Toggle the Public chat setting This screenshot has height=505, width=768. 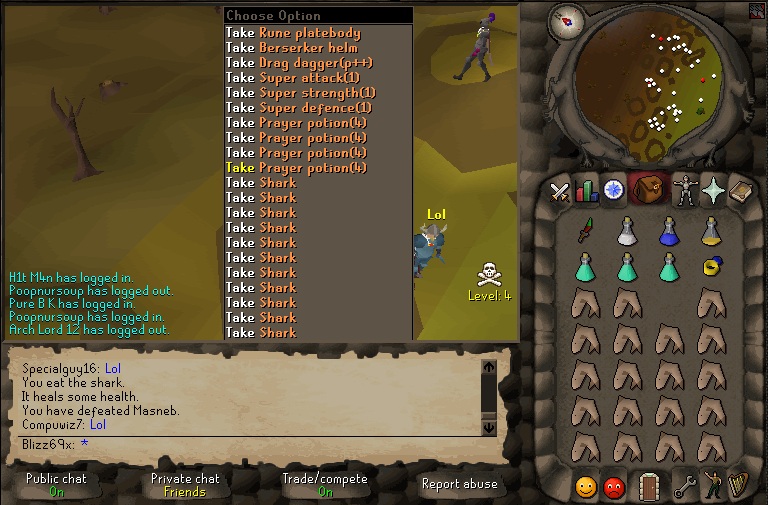pos(56,484)
